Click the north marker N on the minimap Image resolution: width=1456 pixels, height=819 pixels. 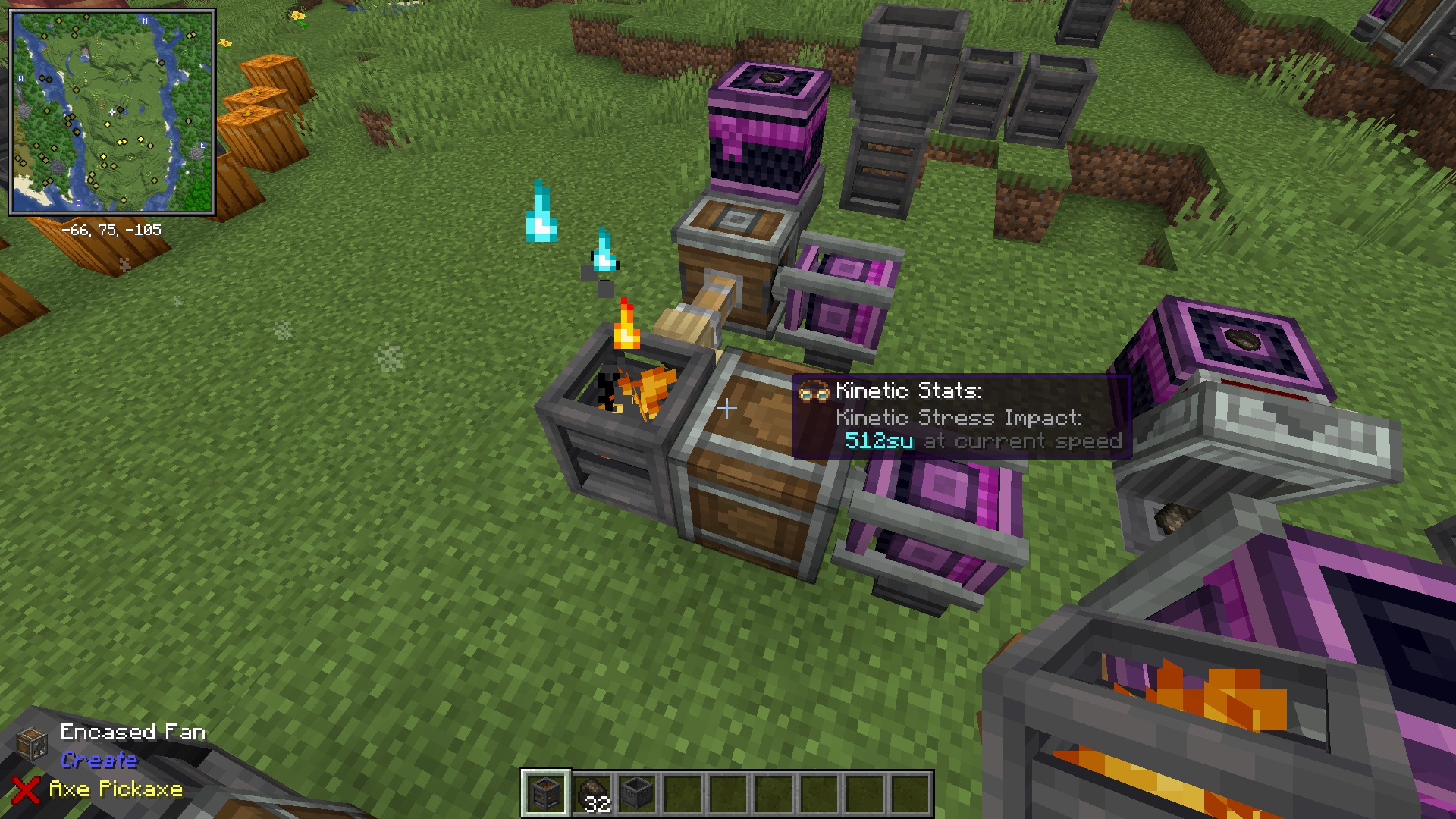point(145,20)
